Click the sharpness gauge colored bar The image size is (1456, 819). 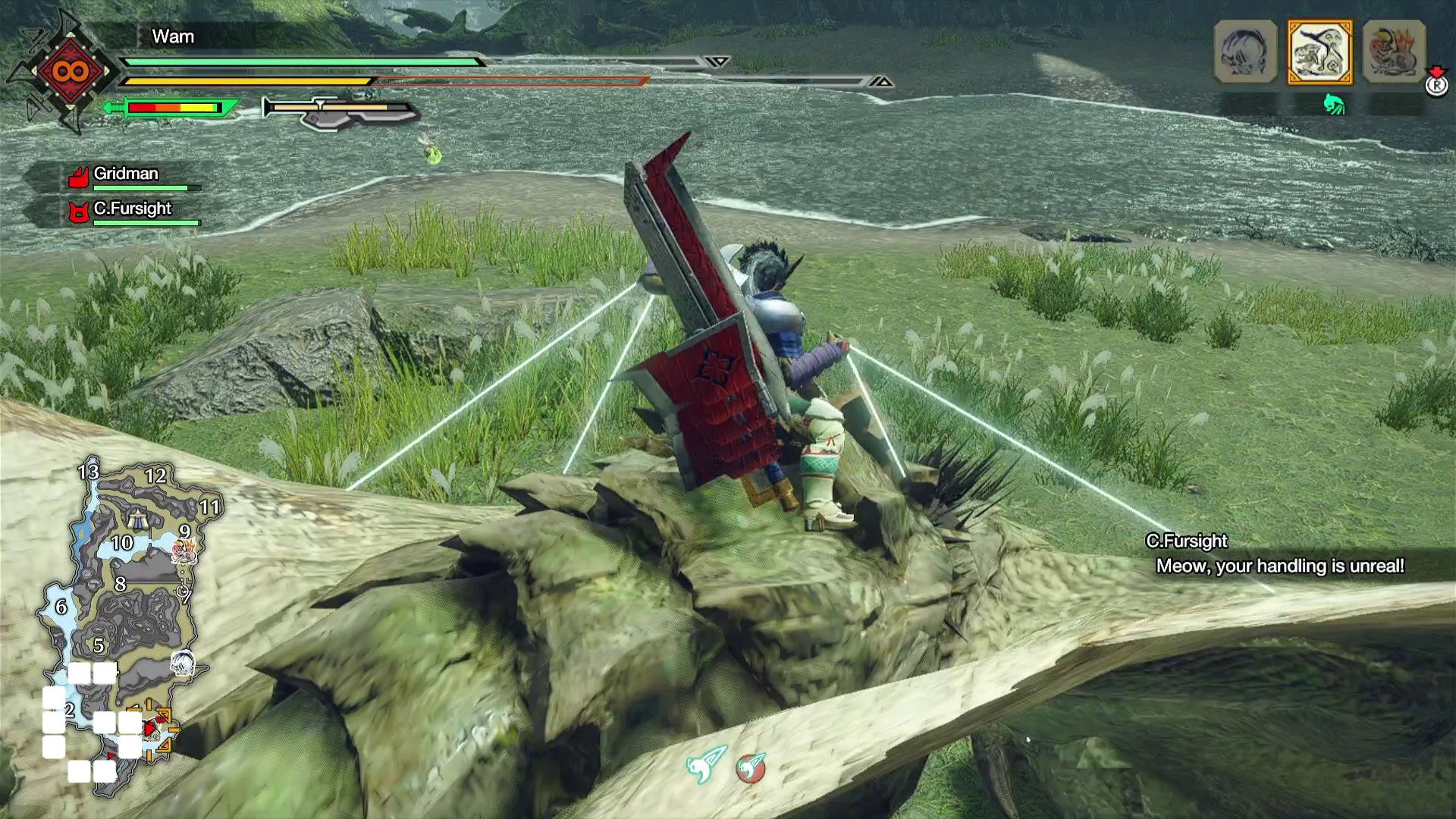[171, 108]
